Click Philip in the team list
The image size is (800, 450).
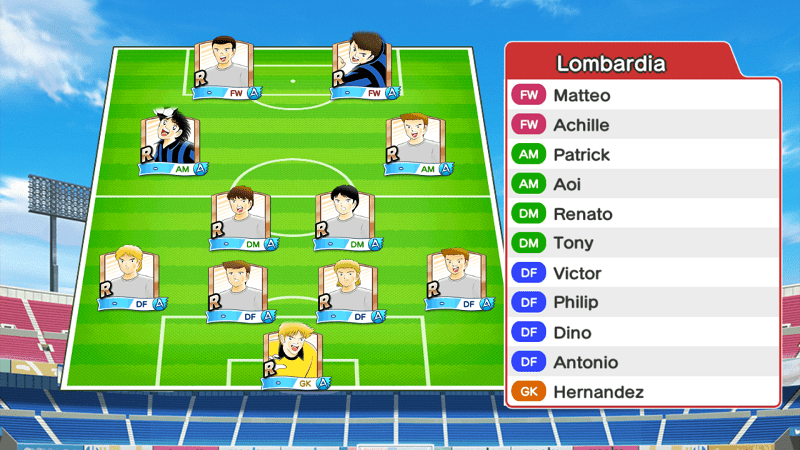click(642, 302)
